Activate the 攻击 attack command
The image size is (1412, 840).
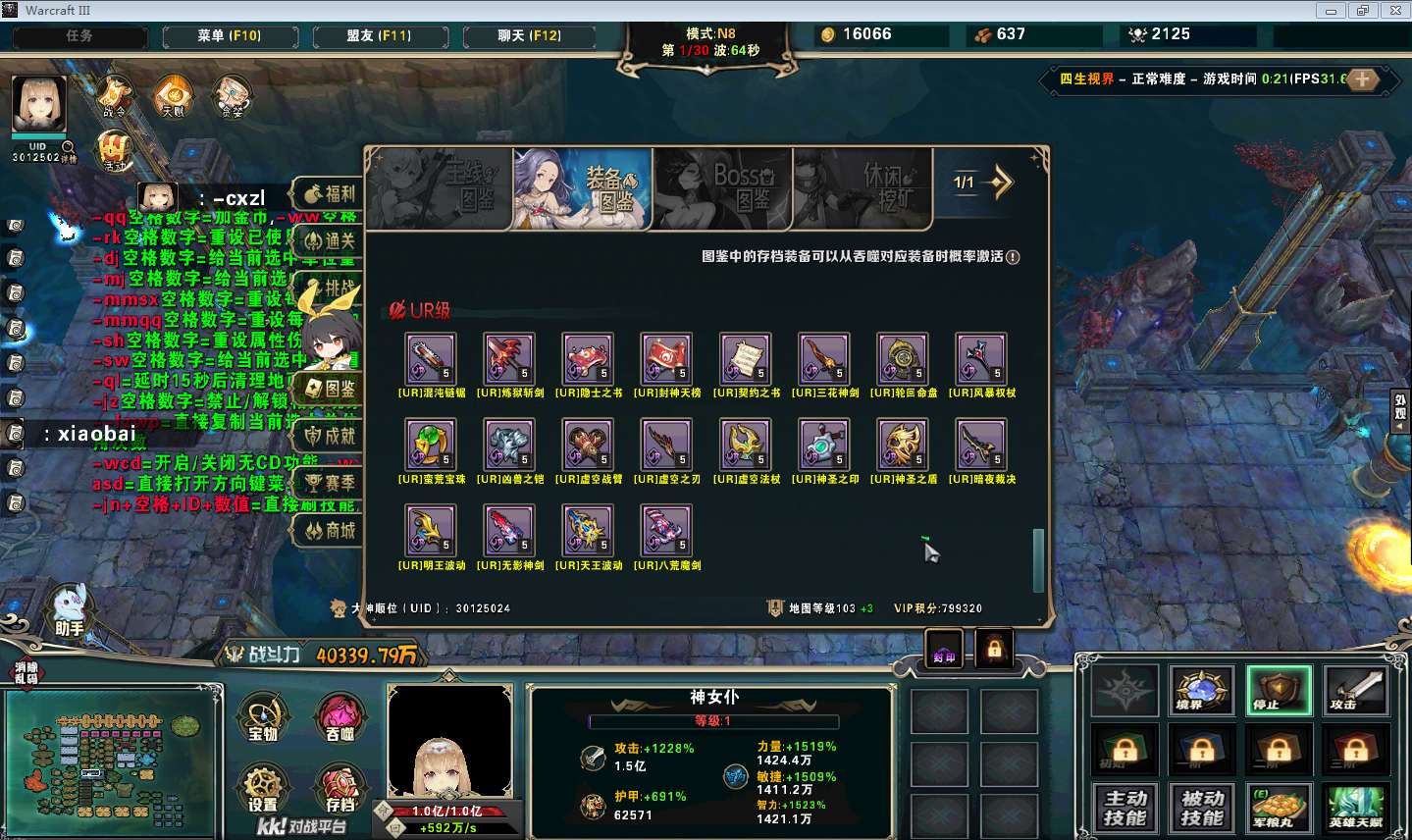[1356, 690]
